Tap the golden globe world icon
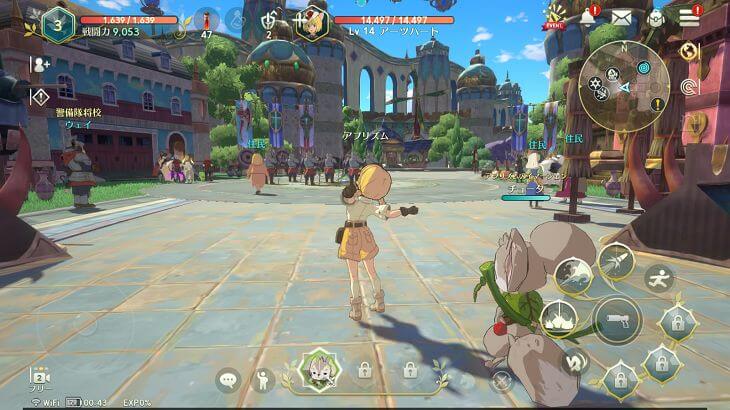 click(688, 52)
